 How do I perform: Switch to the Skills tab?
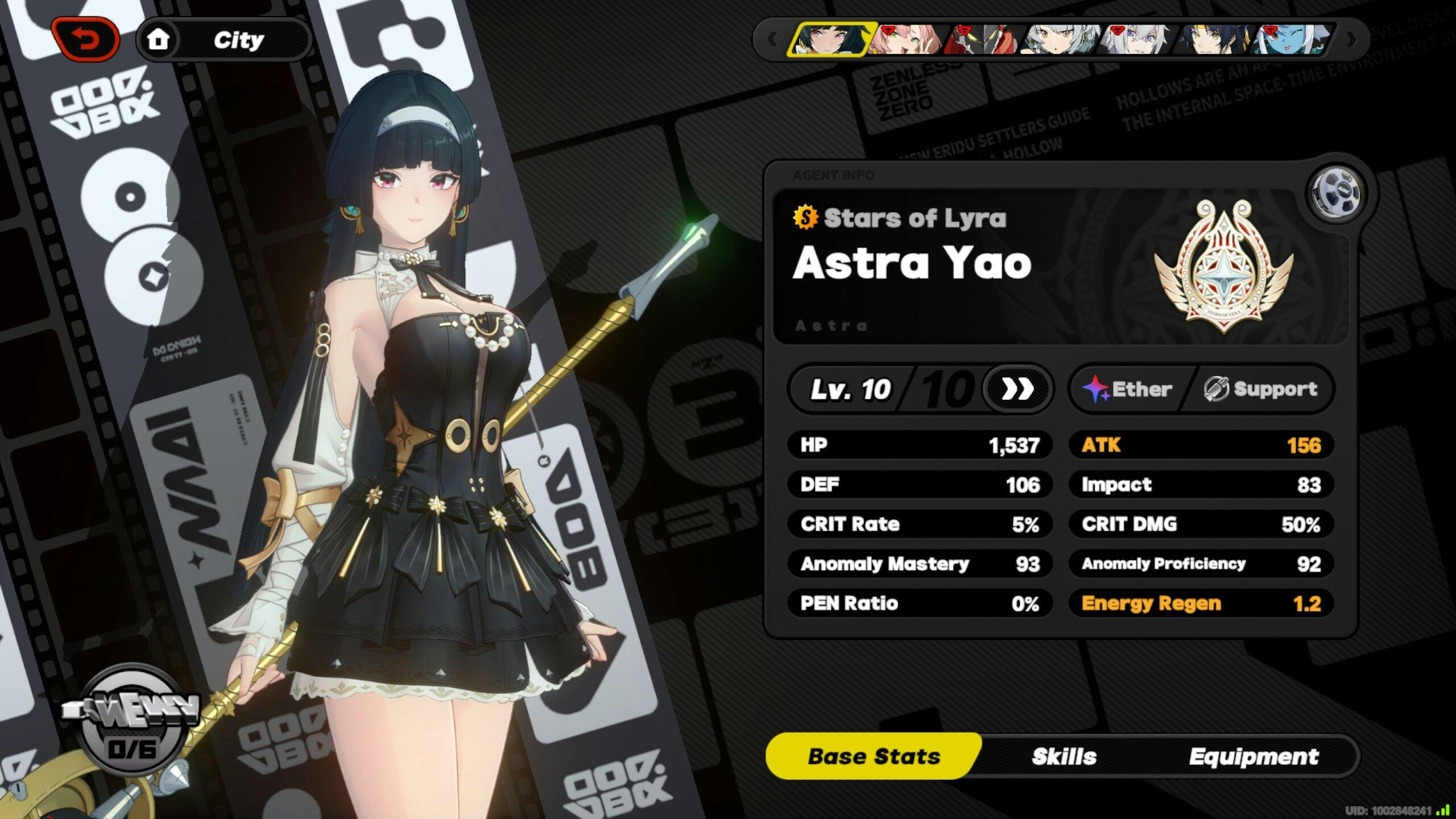pos(1064,756)
